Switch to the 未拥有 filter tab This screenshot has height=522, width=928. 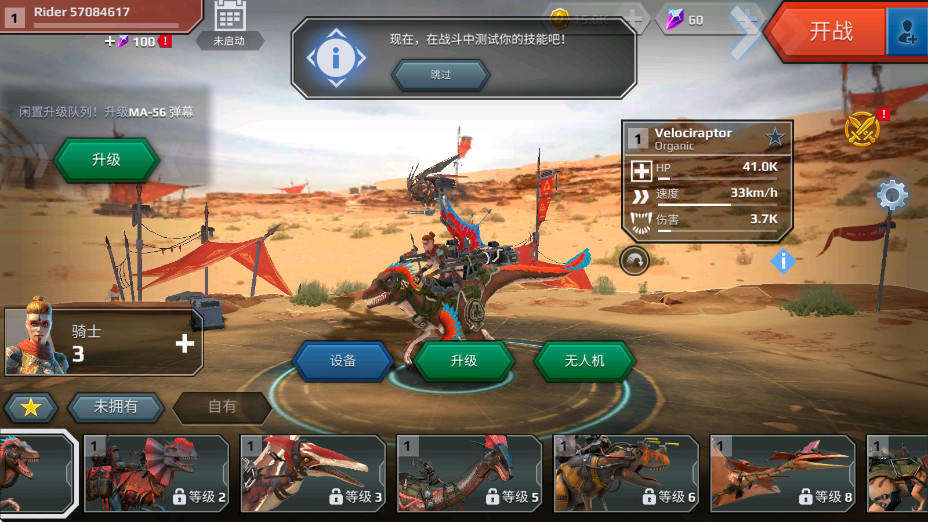tap(115, 407)
